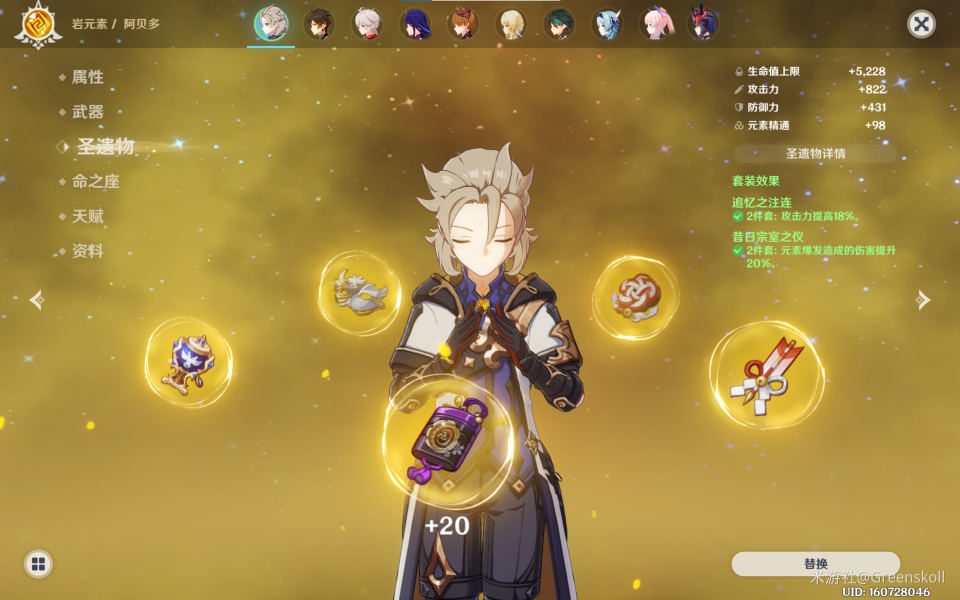The height and width of the screenshot is (600, 960).
Task: Select Zhongli's portrait in the party row
Action: [x=318, y=23]
